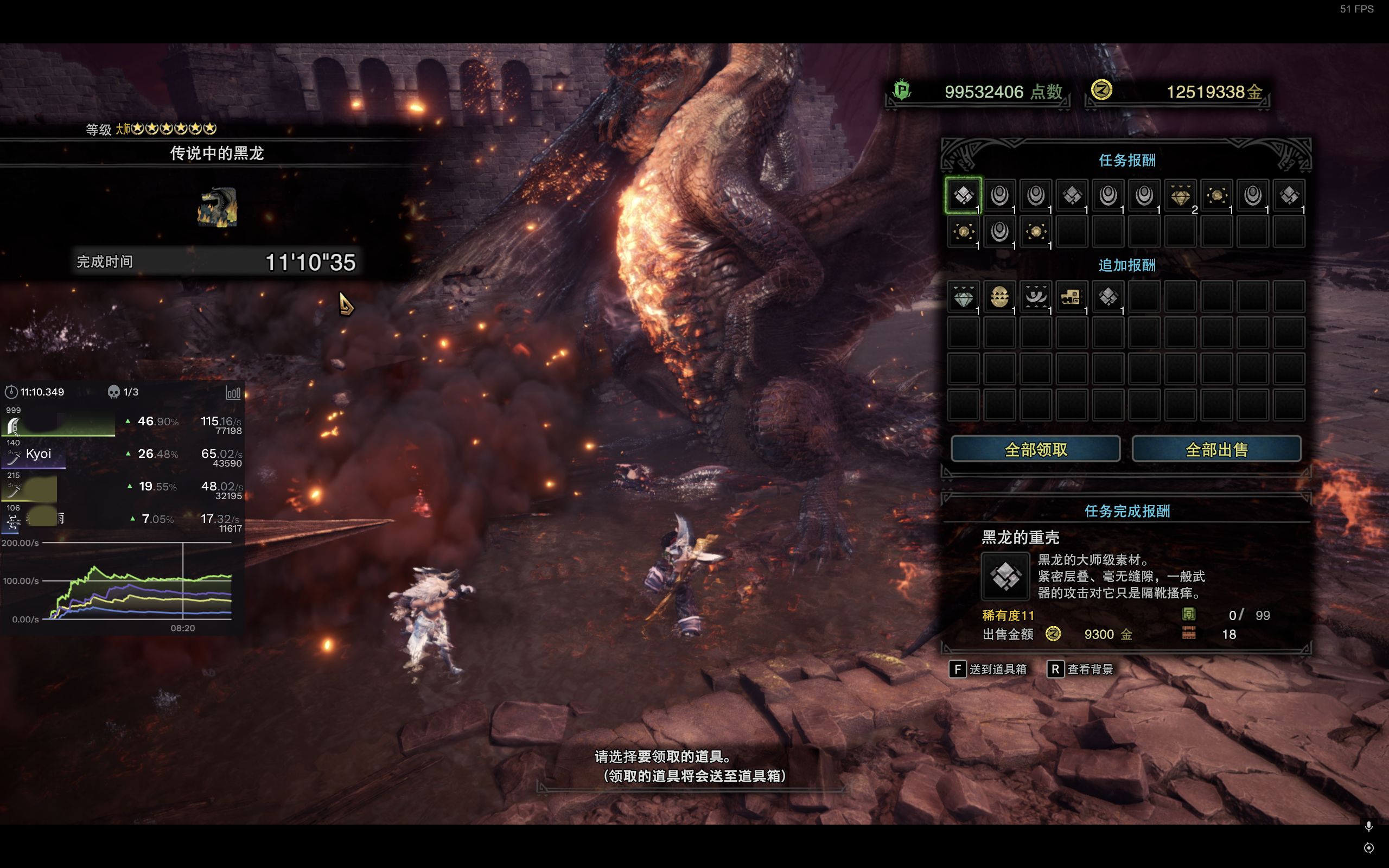Claim all rewards with 全部领取
Viewport: 1389px width, 868px height.
(x=1035, y=449)
